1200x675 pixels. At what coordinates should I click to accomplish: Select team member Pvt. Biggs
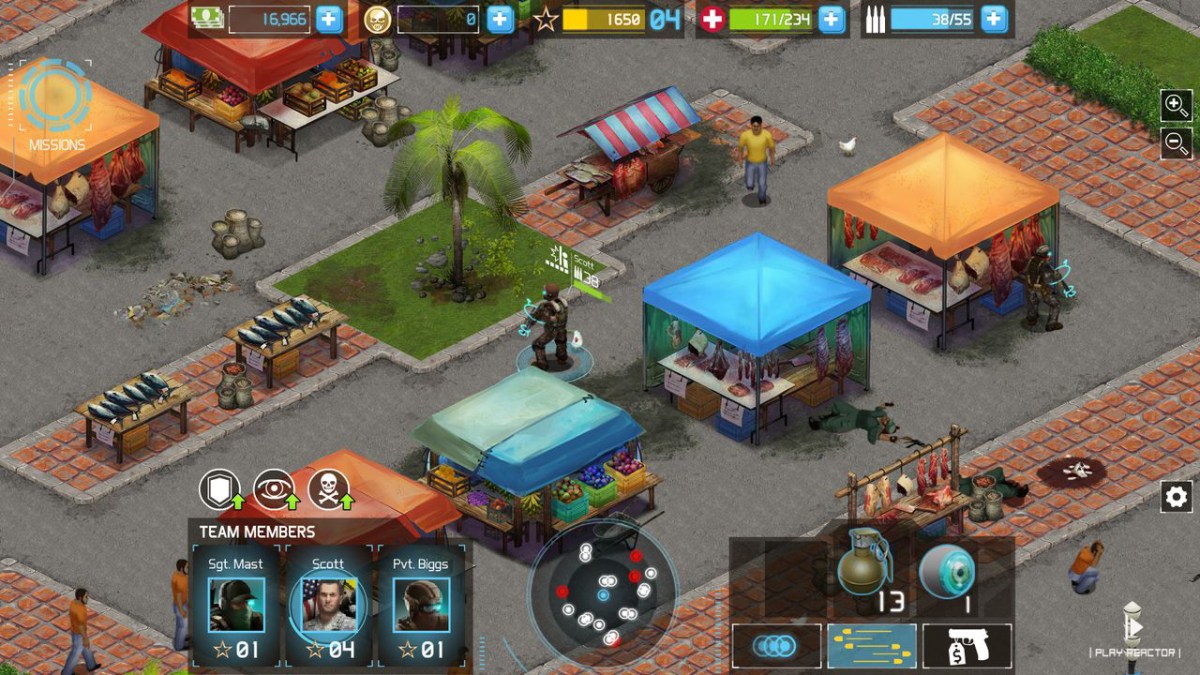(x=420, y=604)
